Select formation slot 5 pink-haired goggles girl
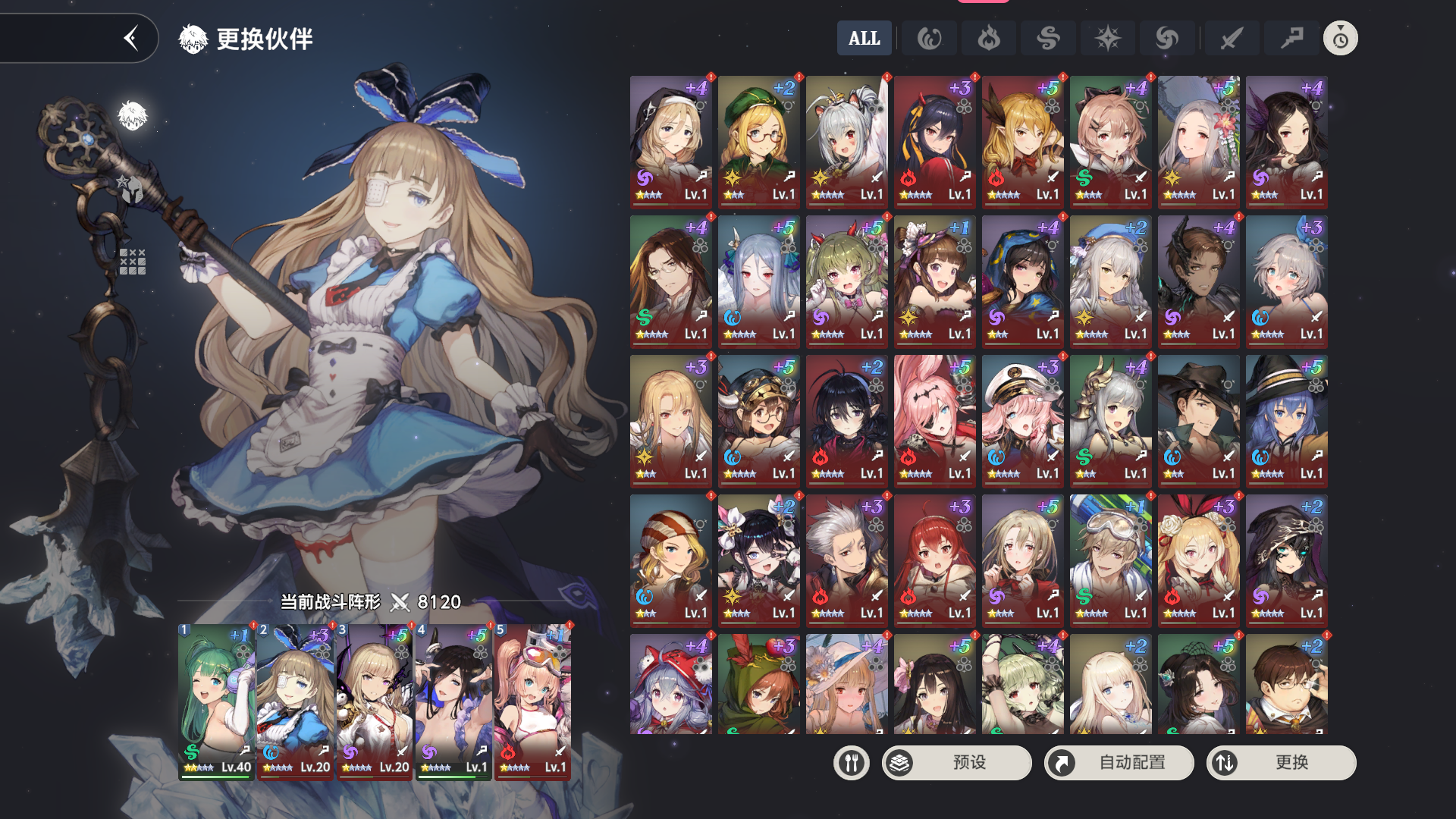The height and width of the screenshot is (819, 1456). point(532,701)
